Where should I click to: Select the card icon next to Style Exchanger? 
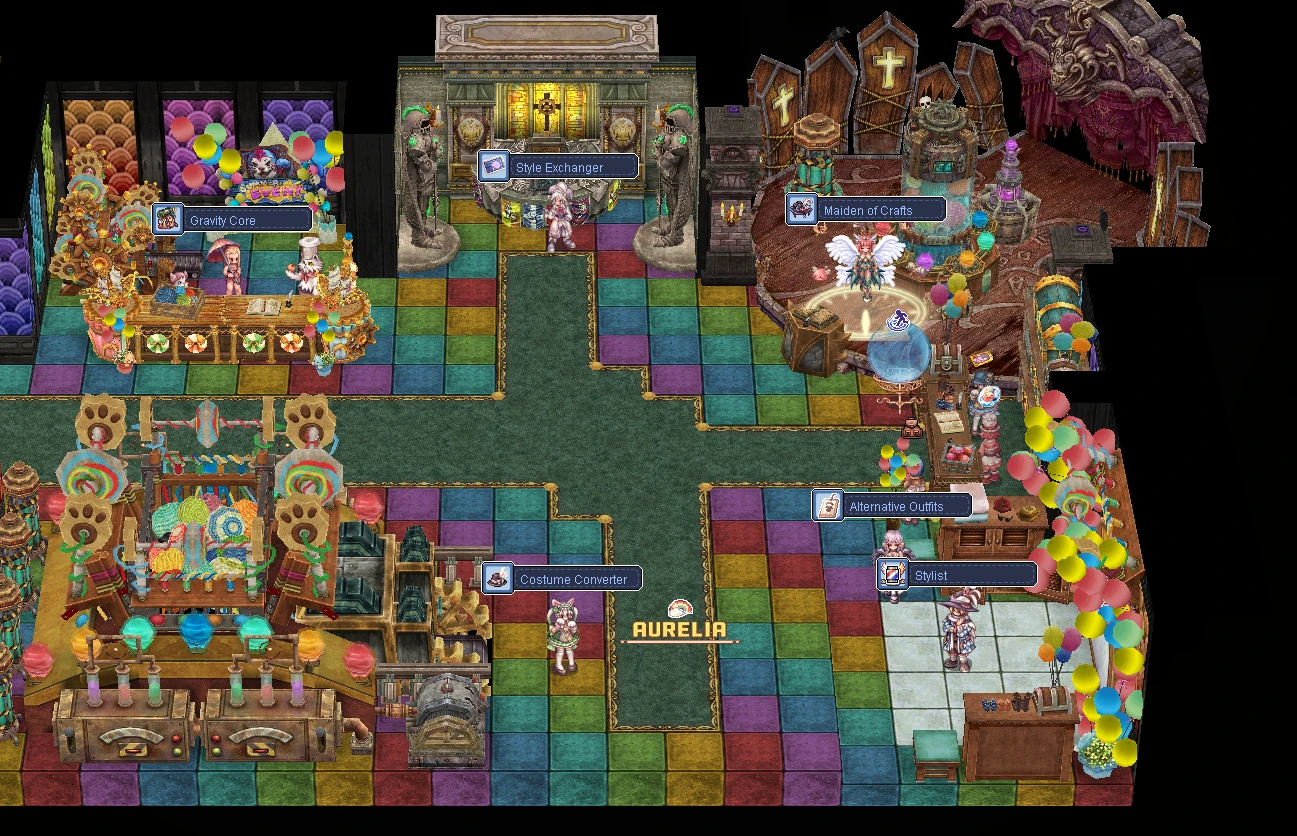(493, 167)
